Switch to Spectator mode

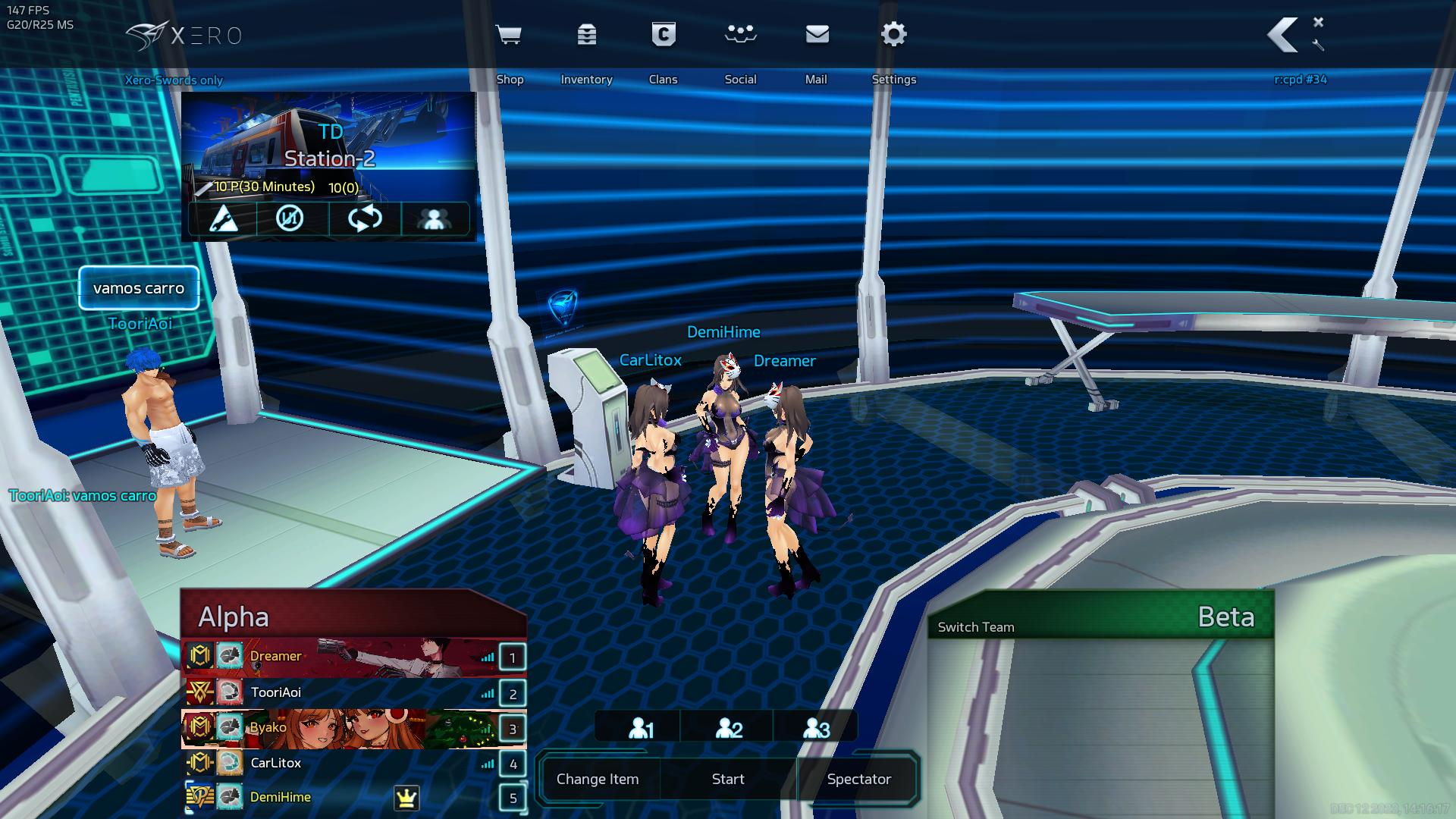coord(858,779)
